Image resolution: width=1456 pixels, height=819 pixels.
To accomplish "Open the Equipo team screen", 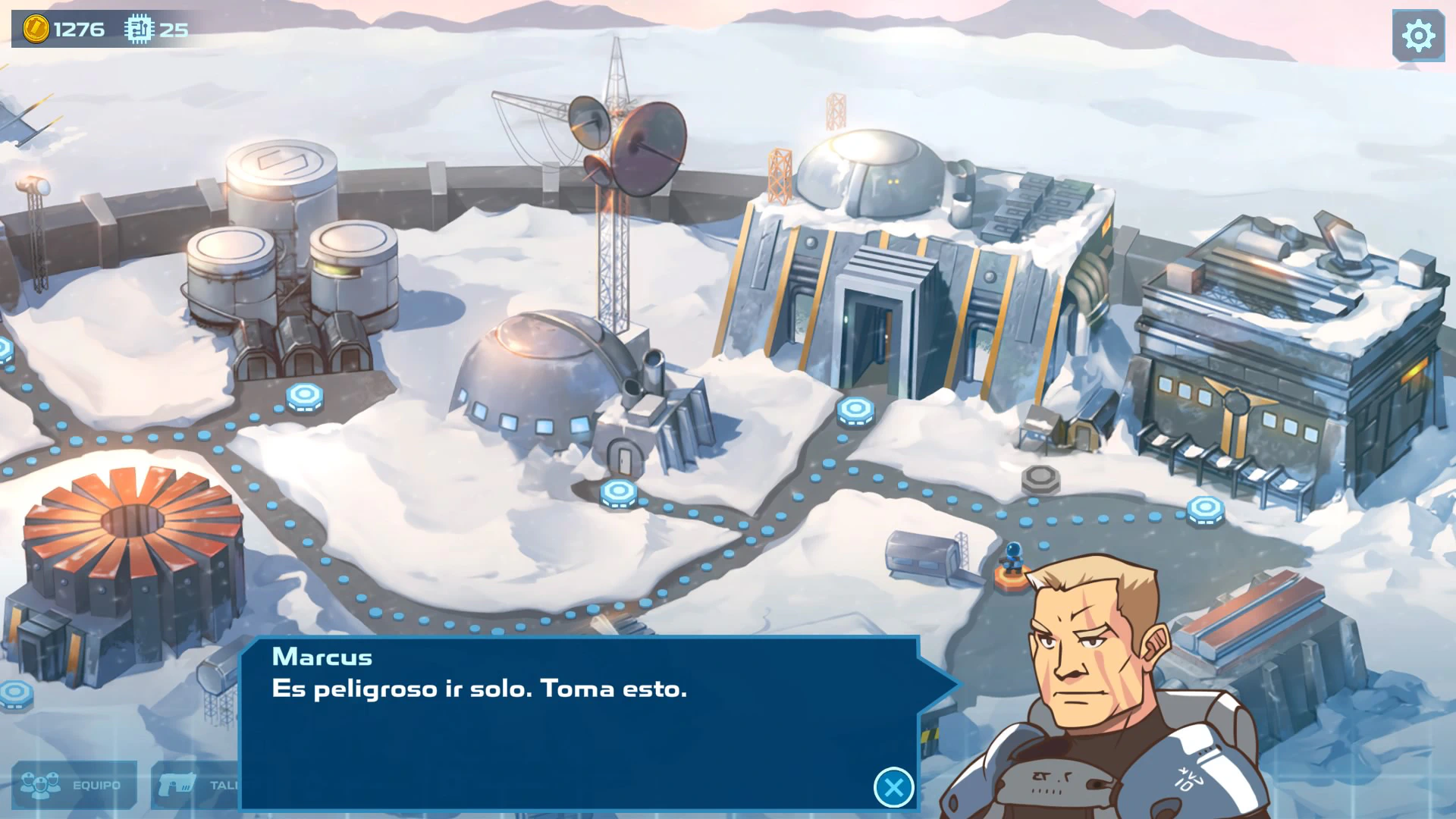I will coord(74,785).
